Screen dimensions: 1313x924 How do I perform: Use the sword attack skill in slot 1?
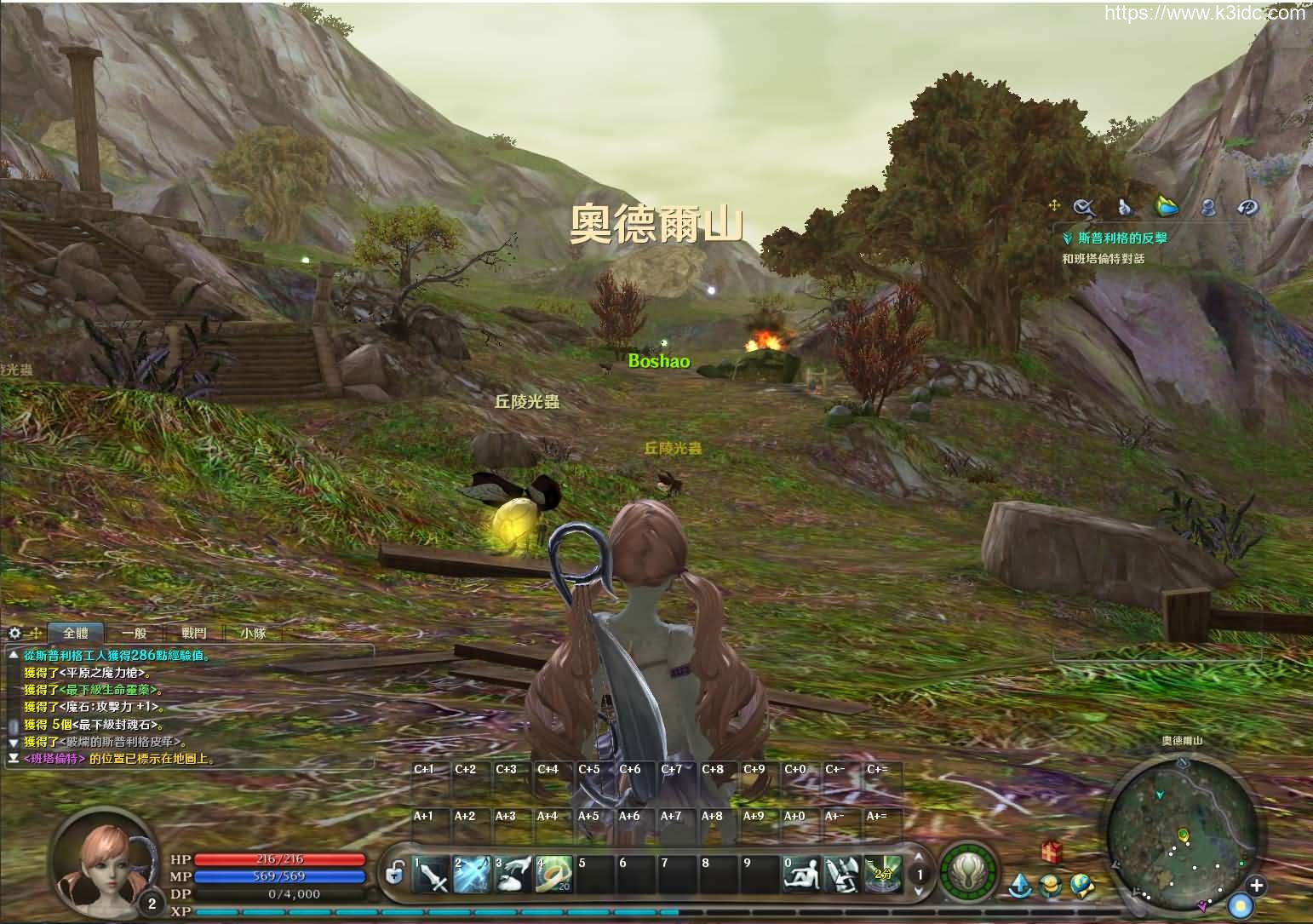coord(432,874)
